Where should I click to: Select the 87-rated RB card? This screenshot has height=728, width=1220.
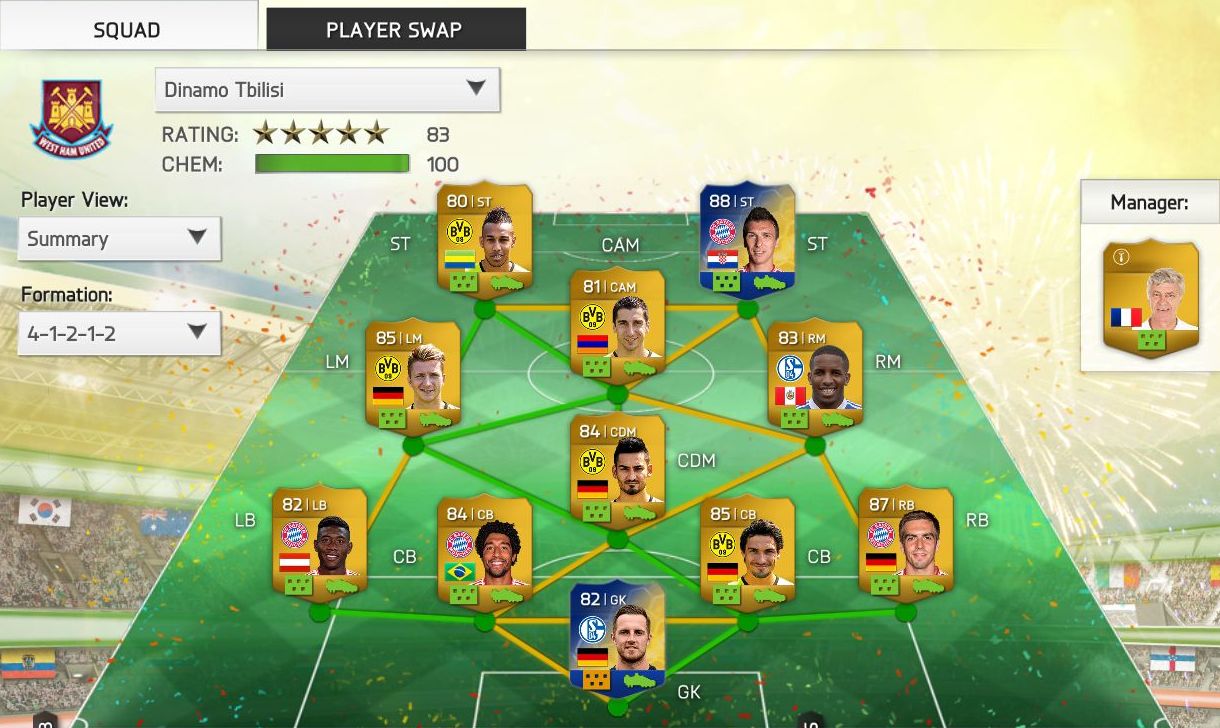(905, 541)
